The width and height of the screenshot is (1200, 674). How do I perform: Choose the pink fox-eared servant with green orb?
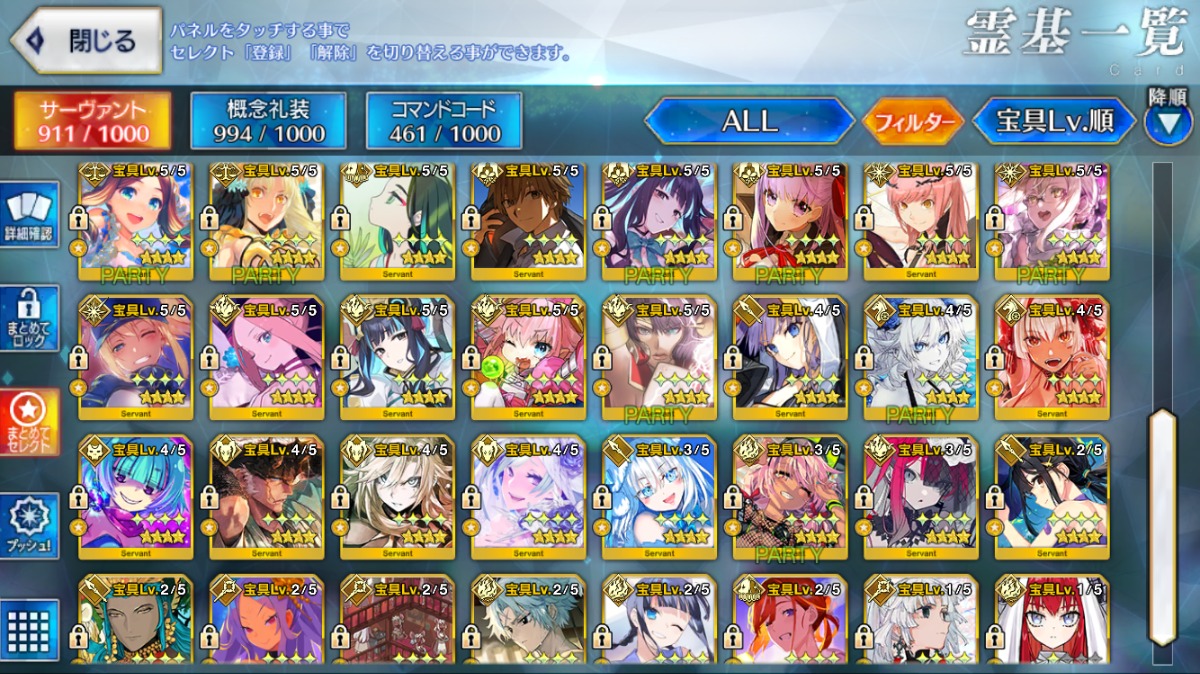(x=528, y=357)
